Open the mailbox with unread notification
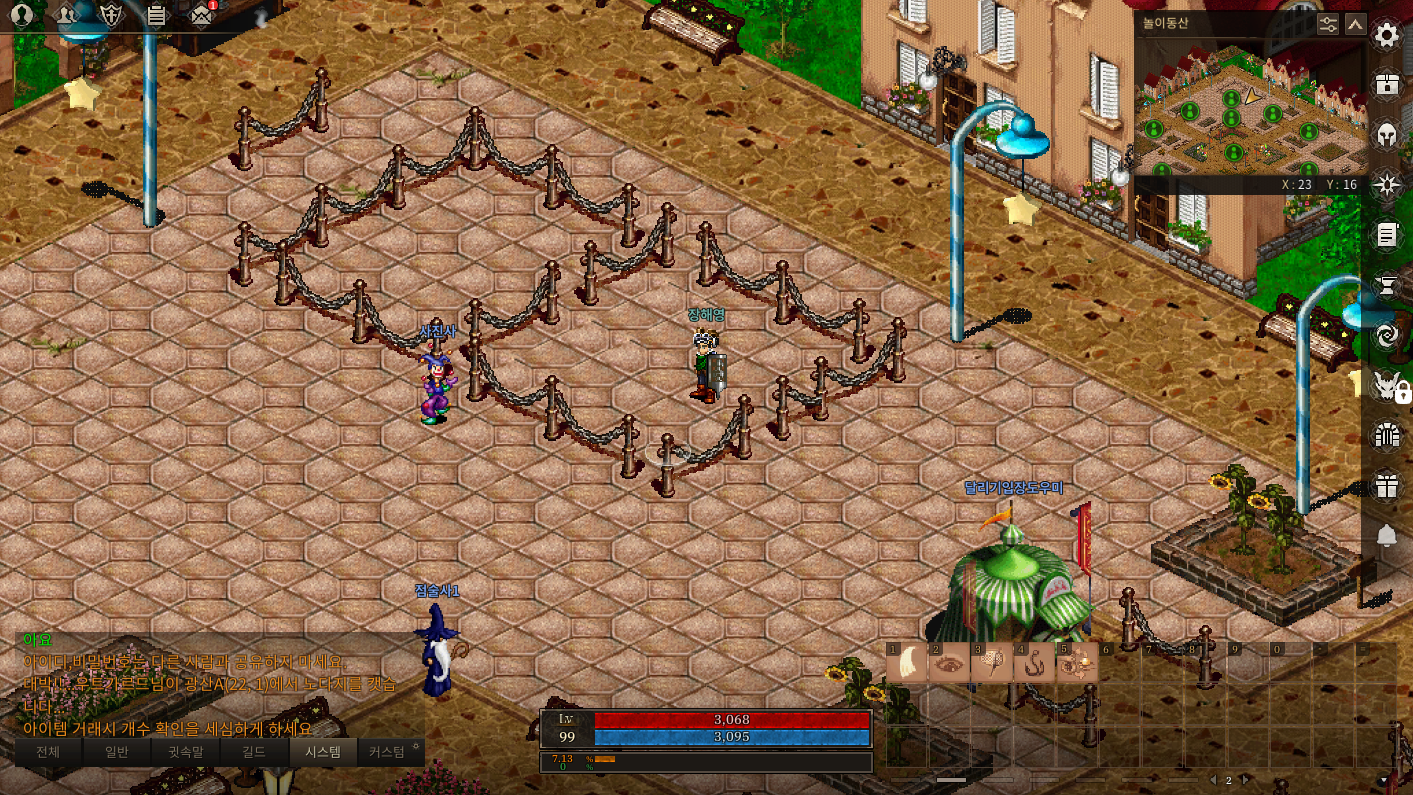Screen dimensions: 1413x795 (202, 15)
